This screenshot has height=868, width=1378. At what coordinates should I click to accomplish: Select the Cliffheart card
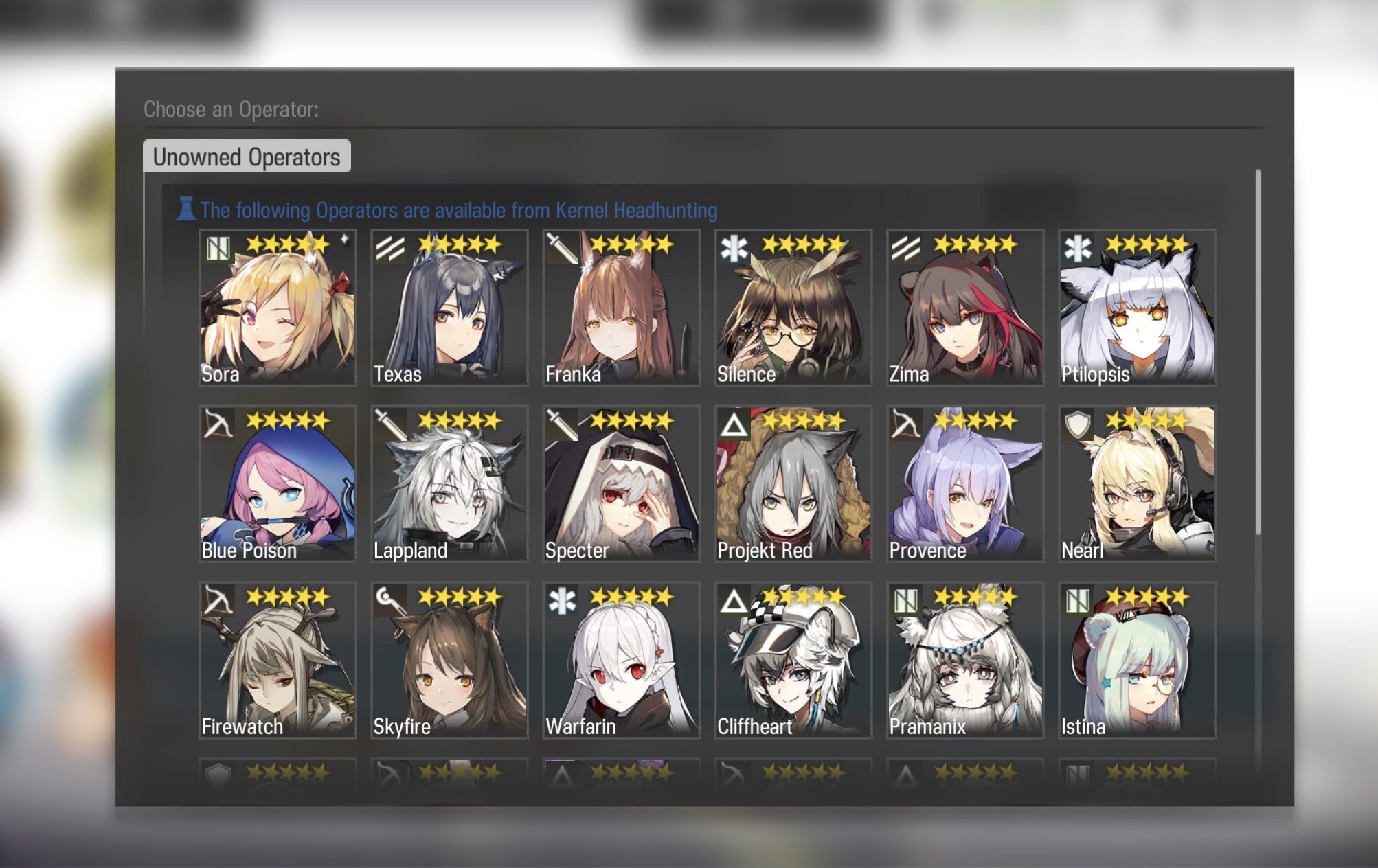point(793,661)
